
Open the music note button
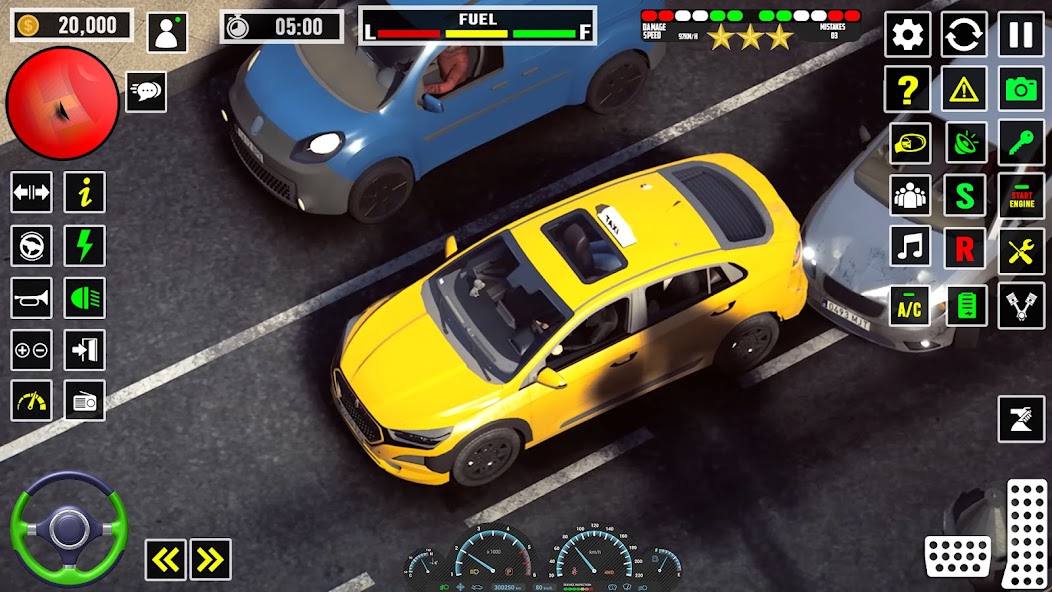909,246
